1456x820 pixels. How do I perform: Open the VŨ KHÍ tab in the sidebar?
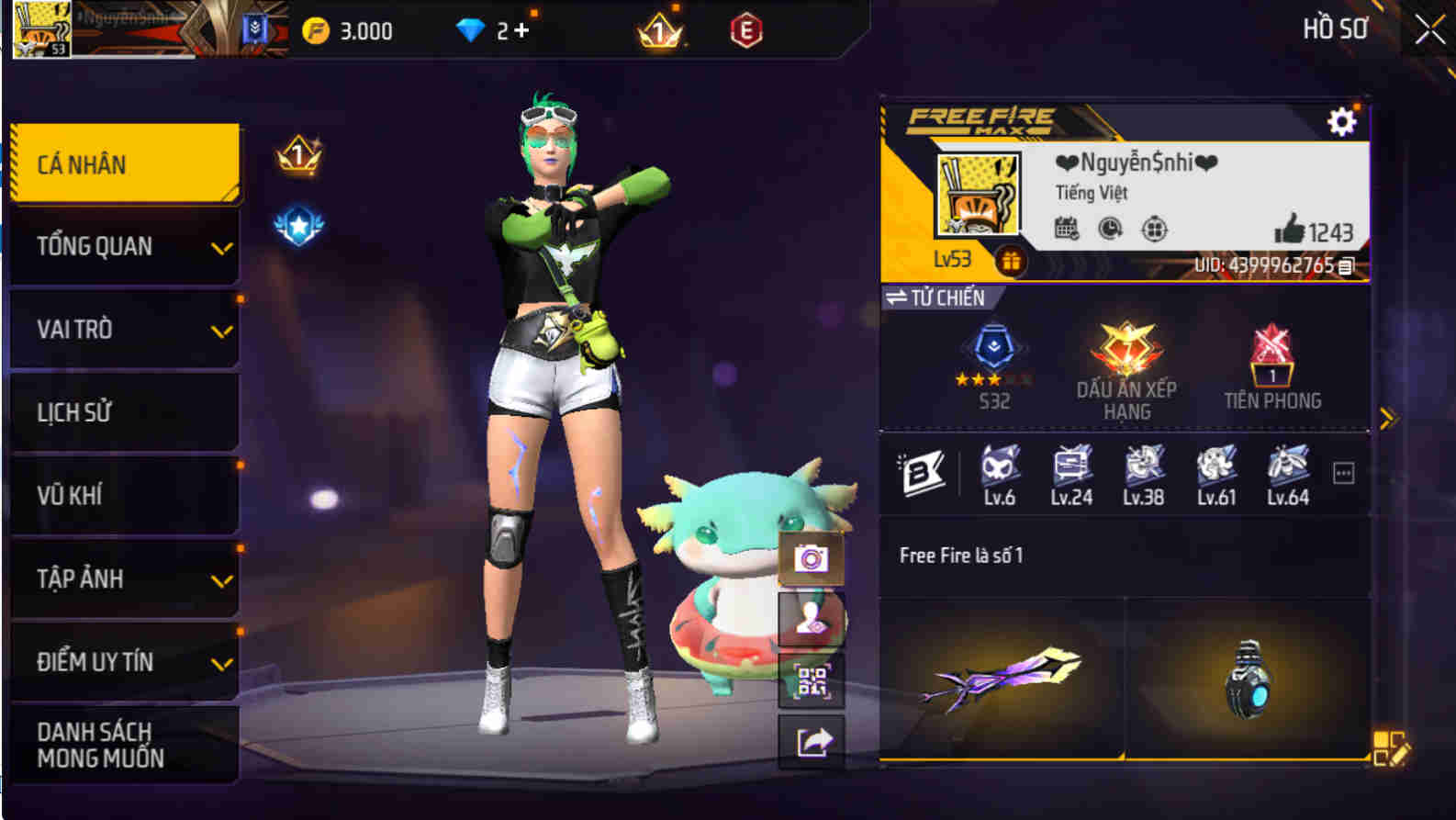124,495
